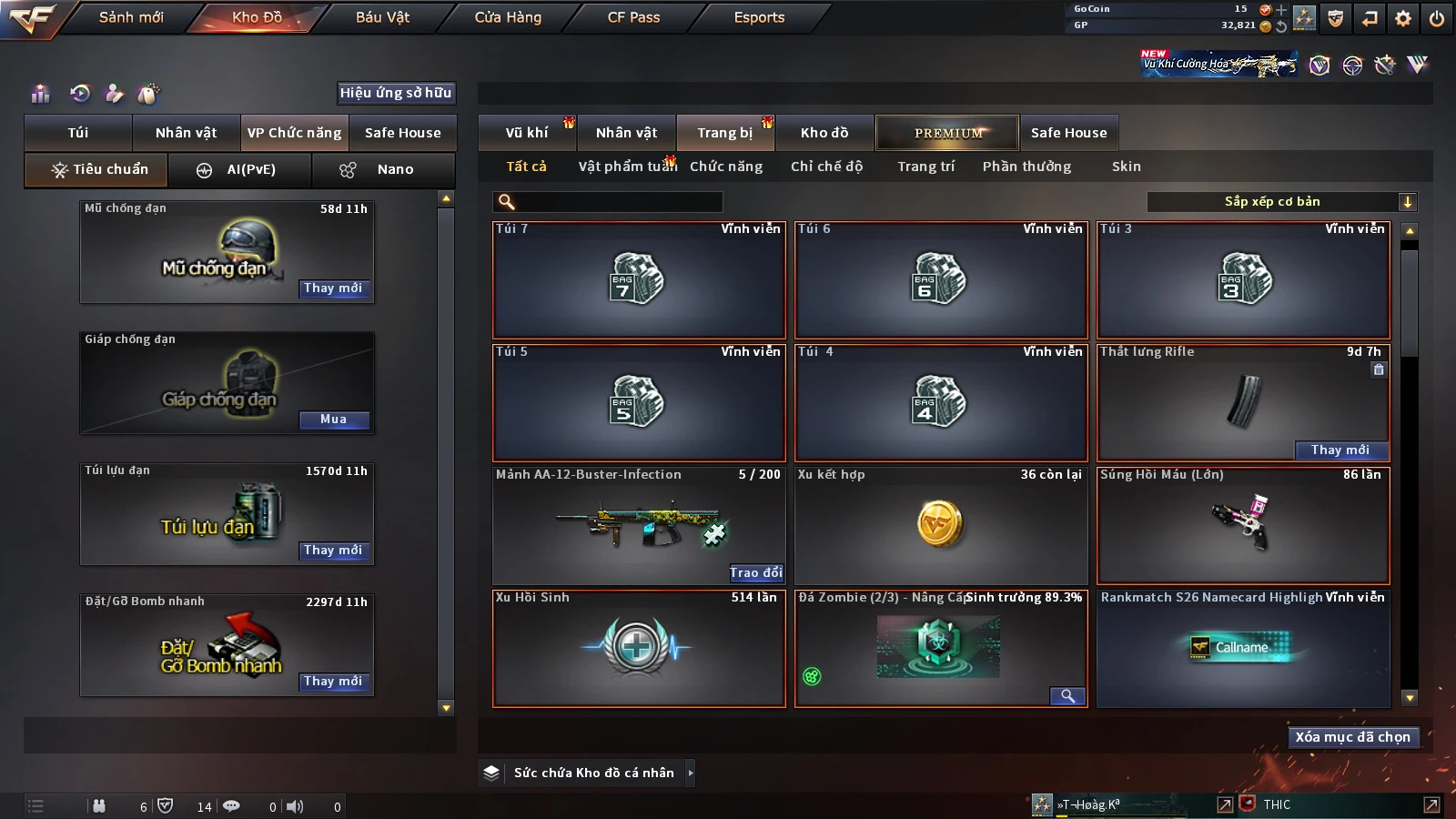Switch to the PREMIUM category tab
The height and width of the screenshot is (819, 1456).
pos(947,133)
